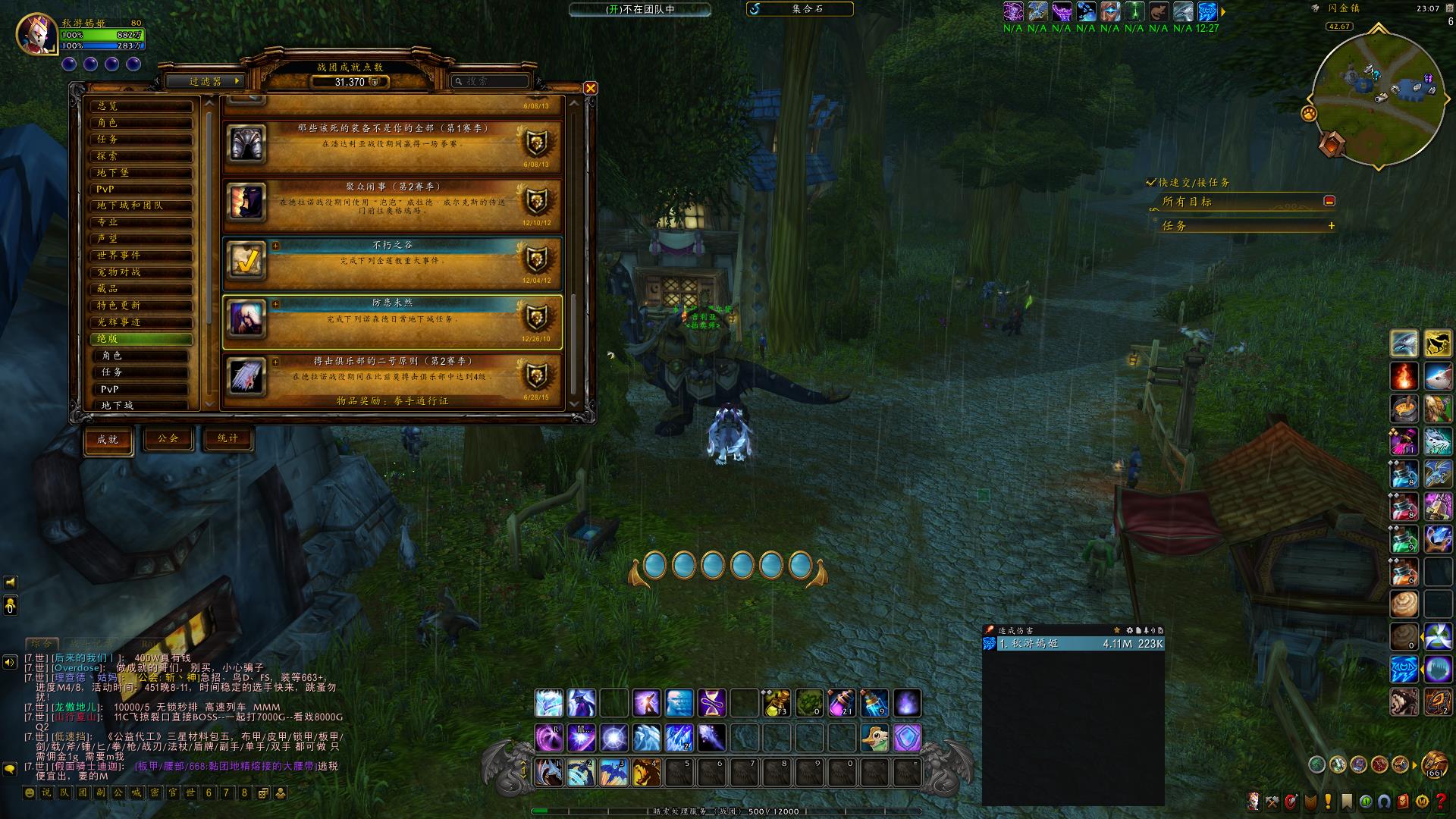
Task: Close the achievements window
Action: tap(590, 88)
